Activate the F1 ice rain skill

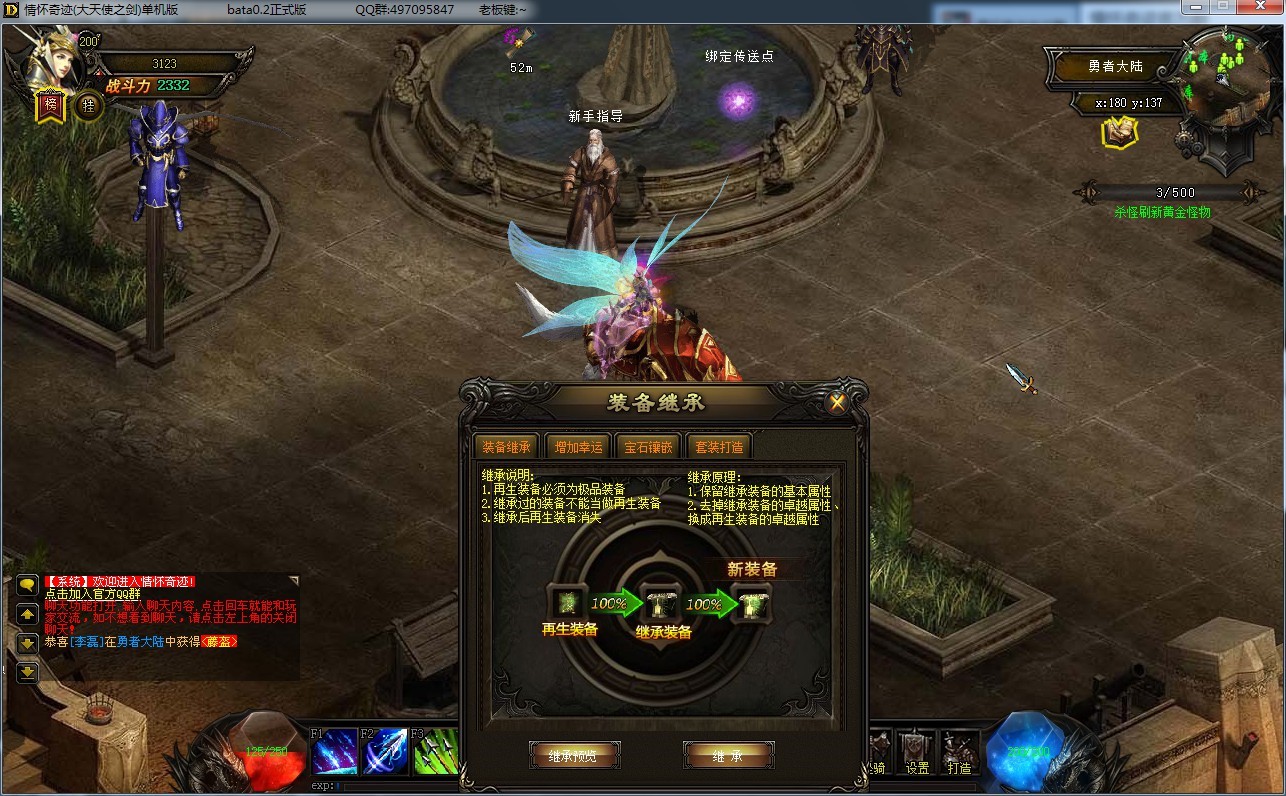(x=334, y=751)
